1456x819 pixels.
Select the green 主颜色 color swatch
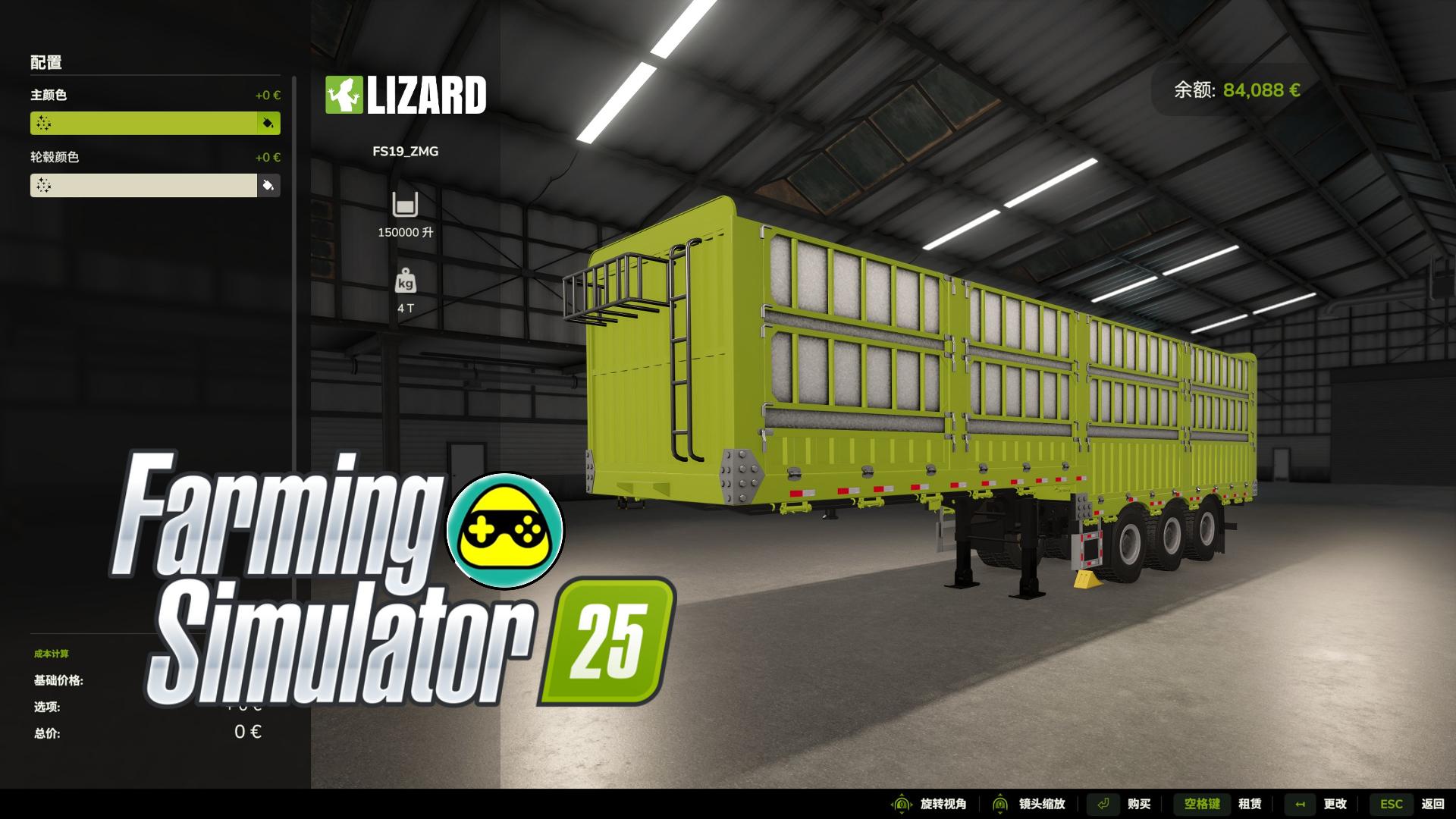144,123
